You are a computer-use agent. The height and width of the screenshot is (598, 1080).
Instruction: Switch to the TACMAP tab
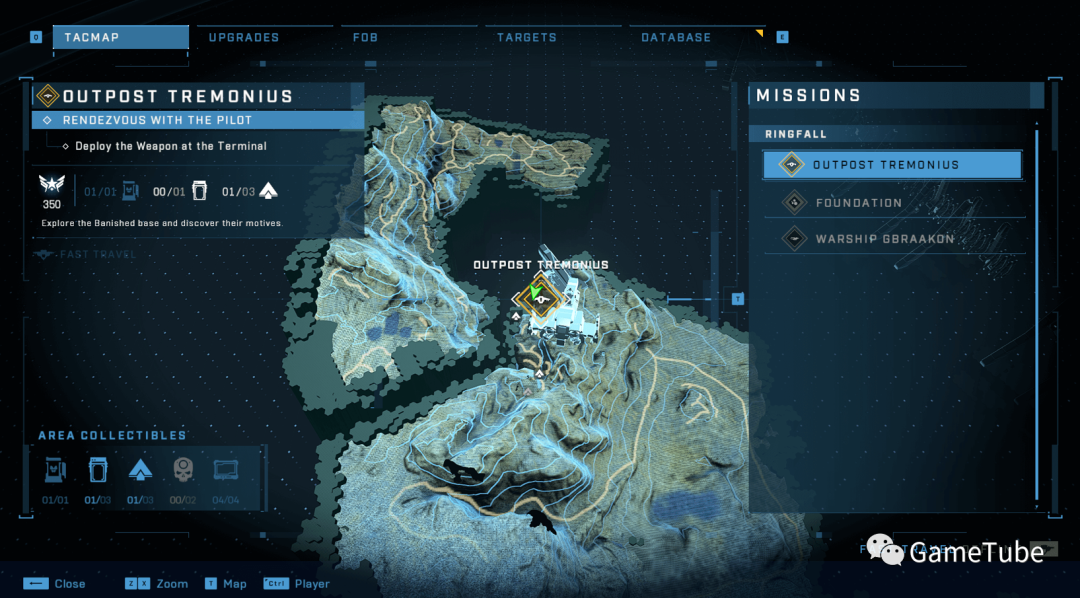(120, 38)
